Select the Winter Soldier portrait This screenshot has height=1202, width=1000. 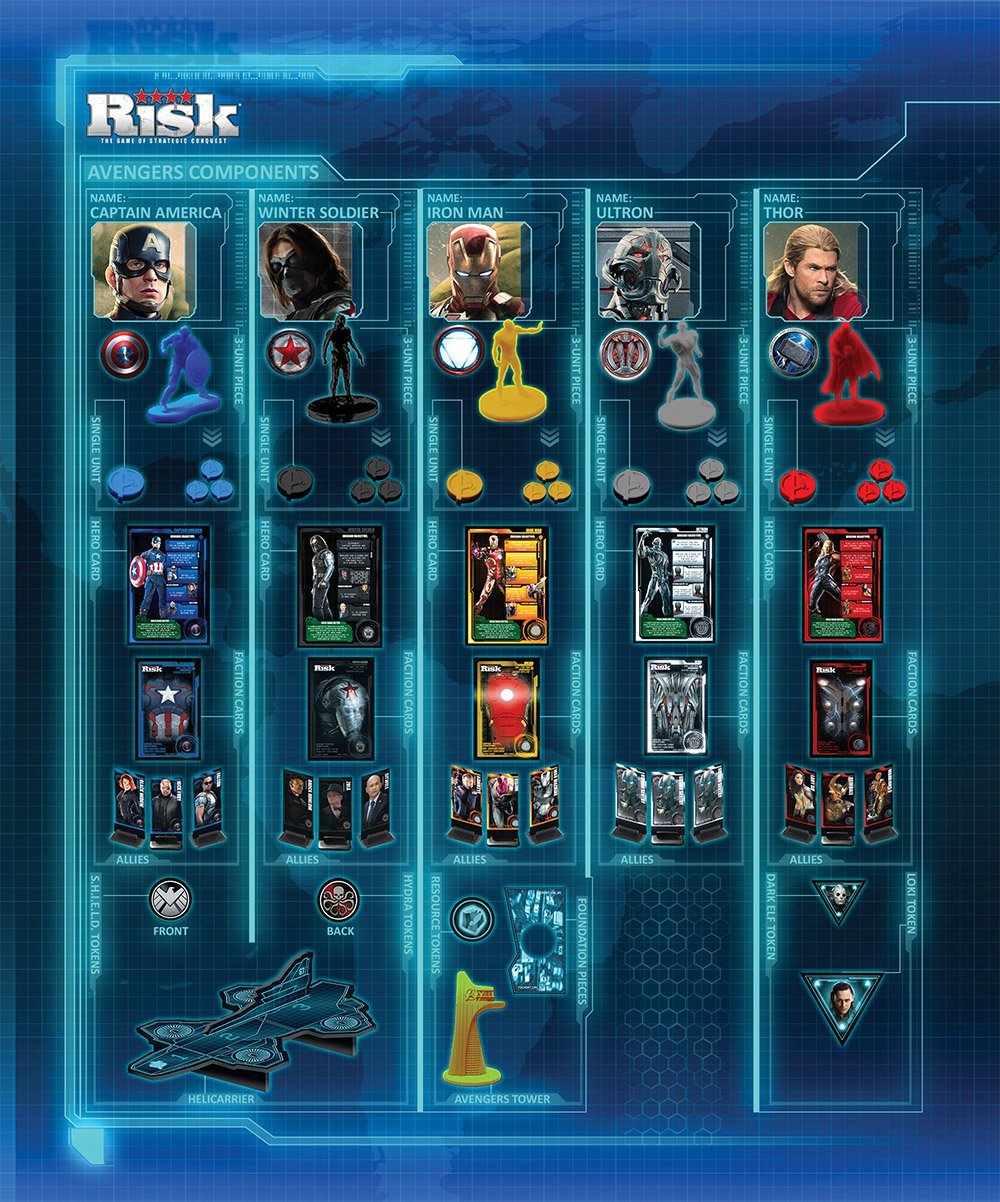(306, 271)
